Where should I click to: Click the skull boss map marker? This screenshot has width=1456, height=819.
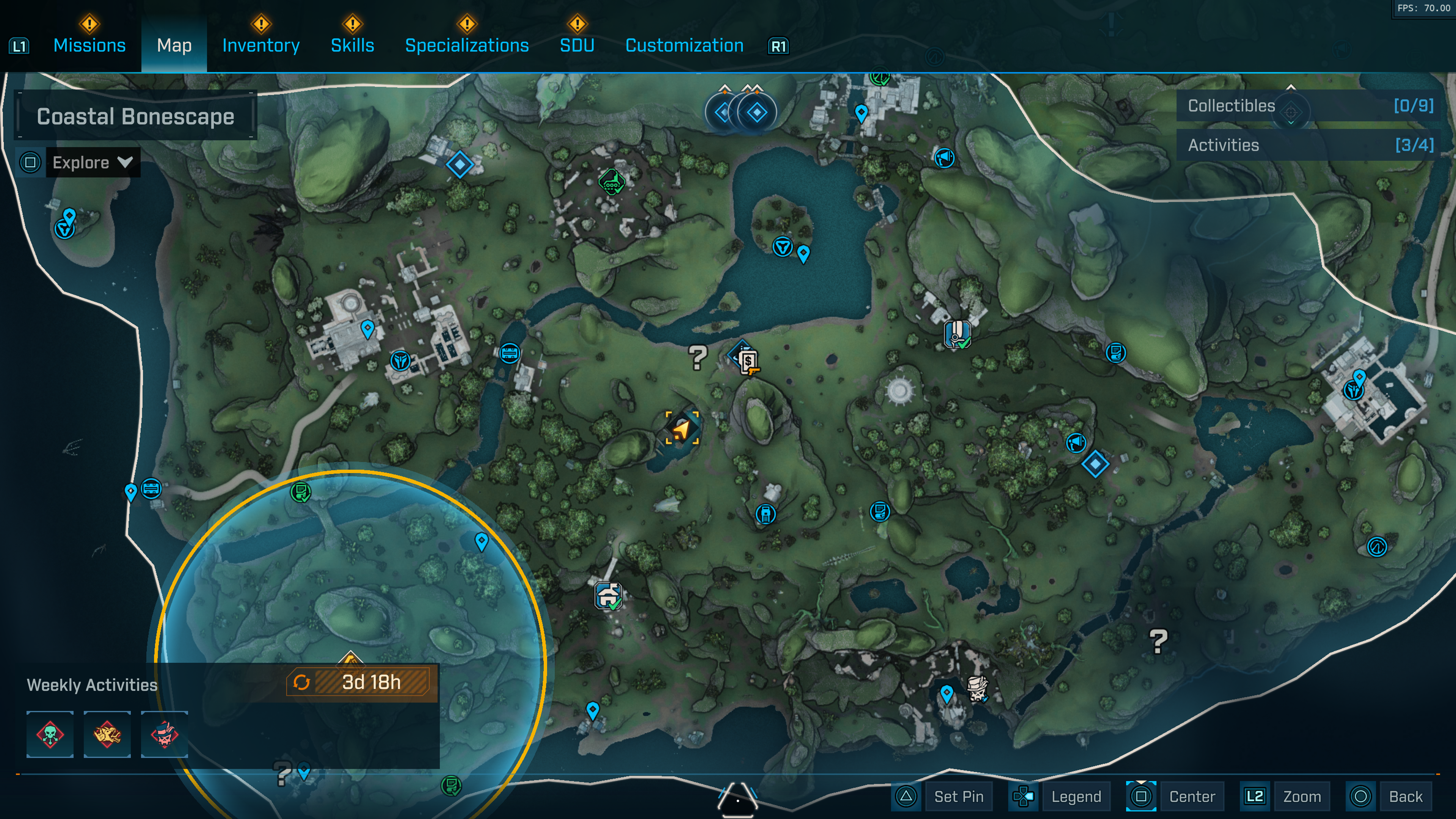(x=977, y=688)
